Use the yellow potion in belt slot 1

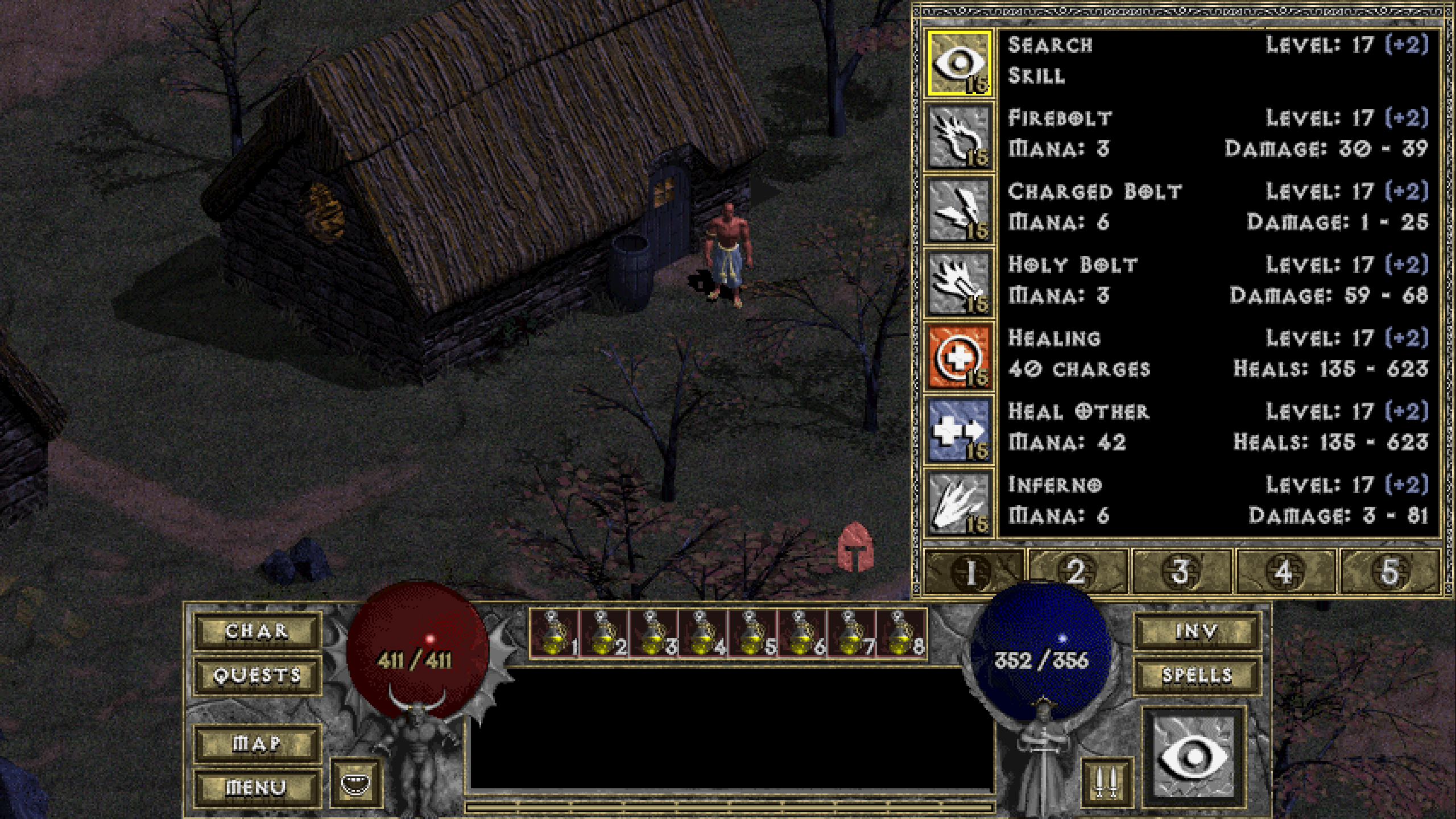[554, 634]
